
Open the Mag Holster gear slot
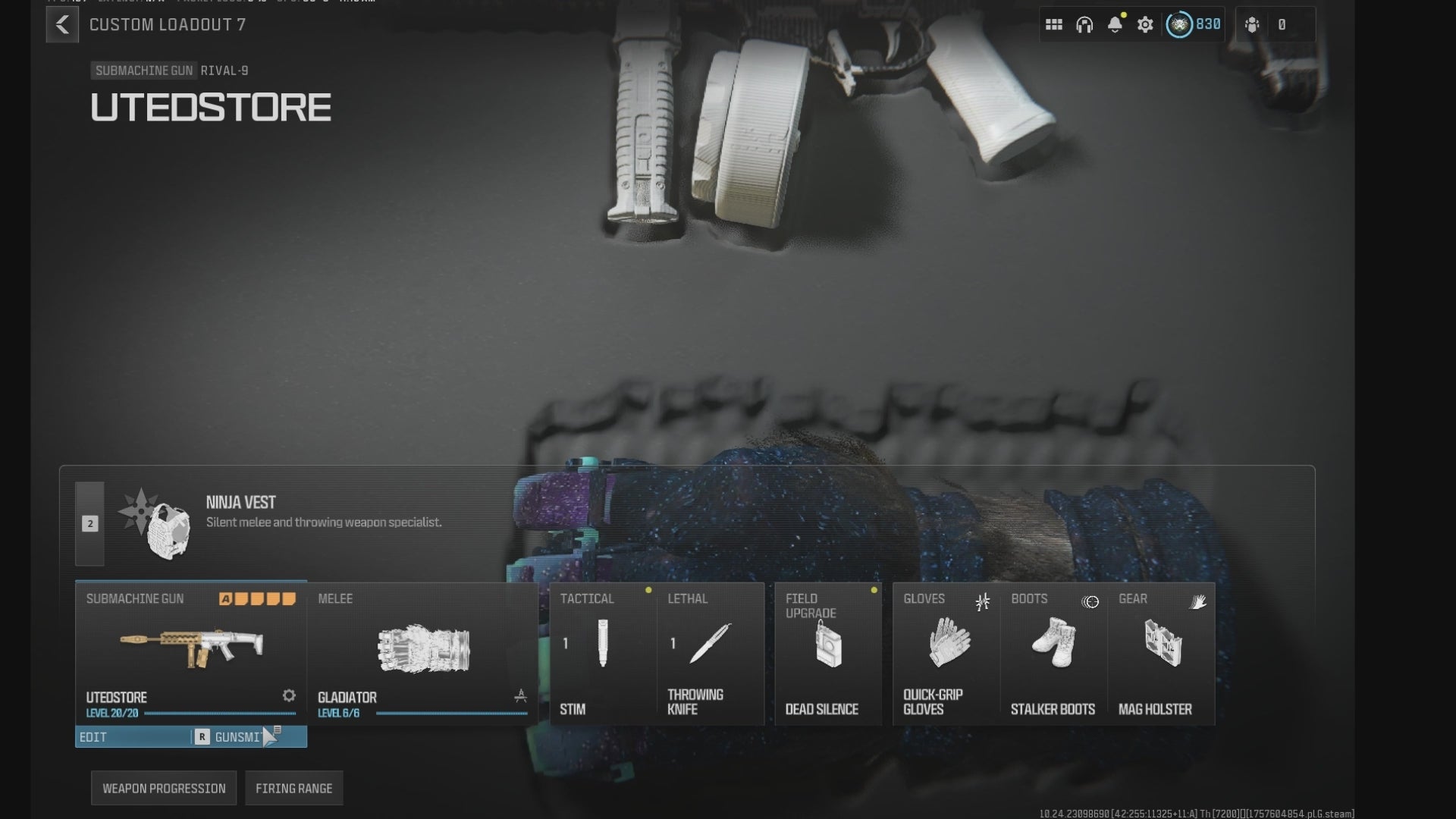coord(1162,652)
